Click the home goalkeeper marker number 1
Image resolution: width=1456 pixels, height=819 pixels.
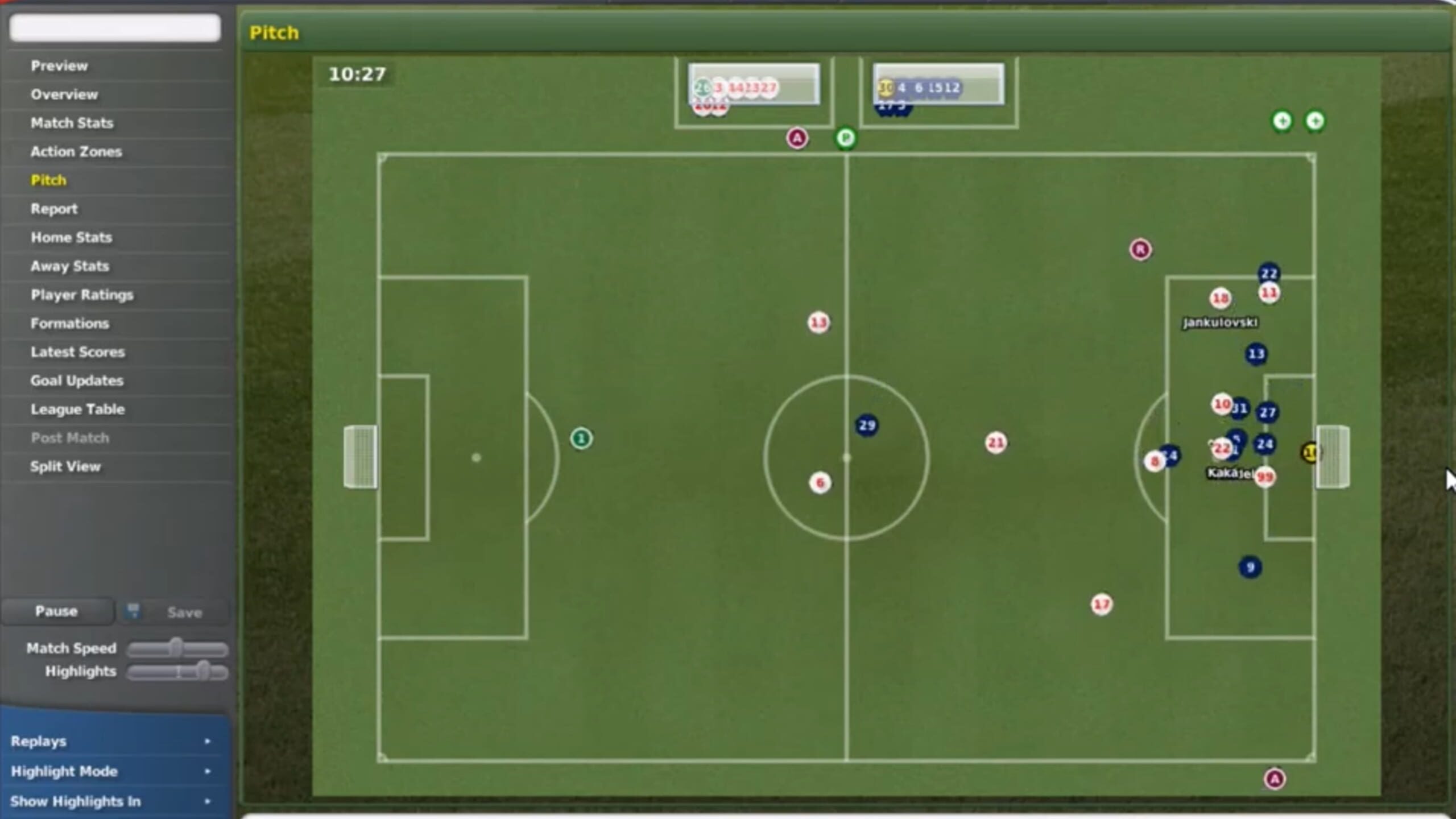(581, 437)
